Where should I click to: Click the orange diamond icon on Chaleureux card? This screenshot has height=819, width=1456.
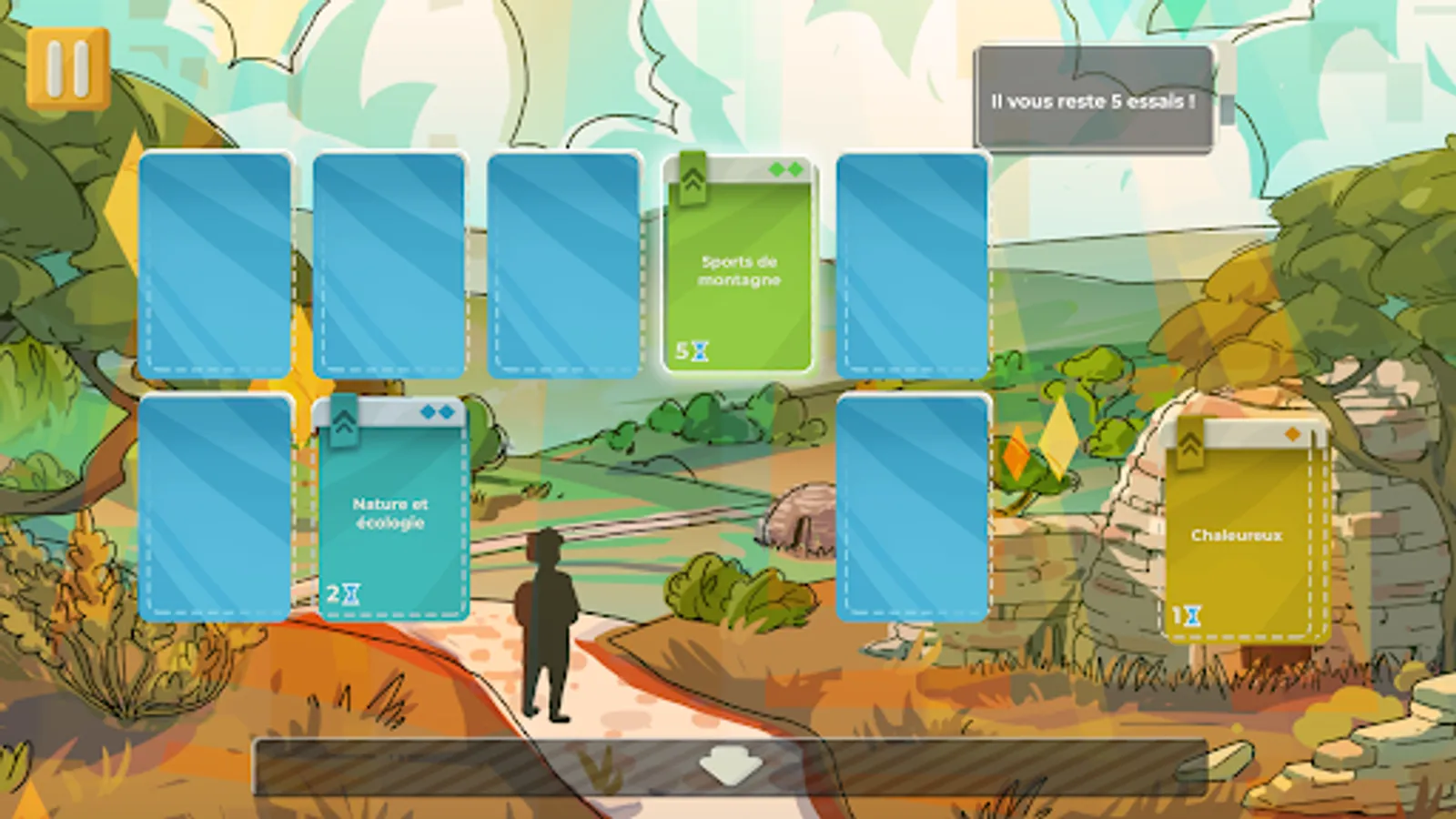pos(1293,434)
